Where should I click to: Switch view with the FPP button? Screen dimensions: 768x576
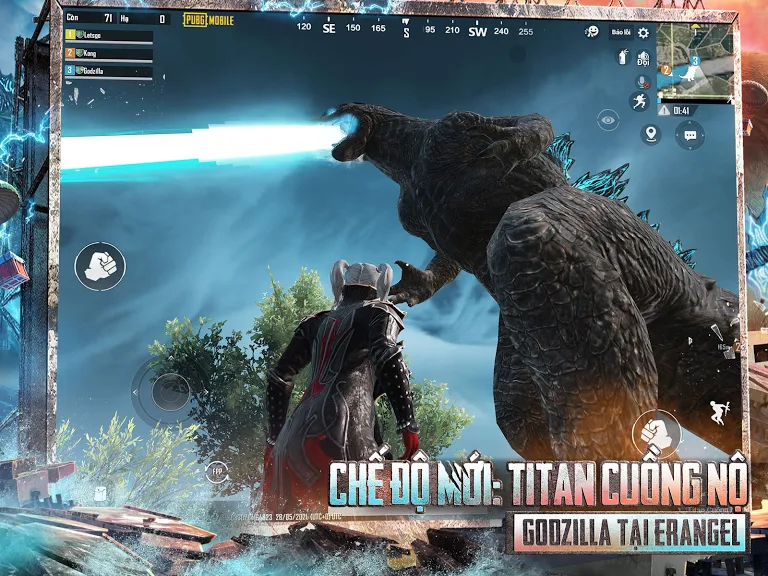pyautogui.click(x=216, y=471)
